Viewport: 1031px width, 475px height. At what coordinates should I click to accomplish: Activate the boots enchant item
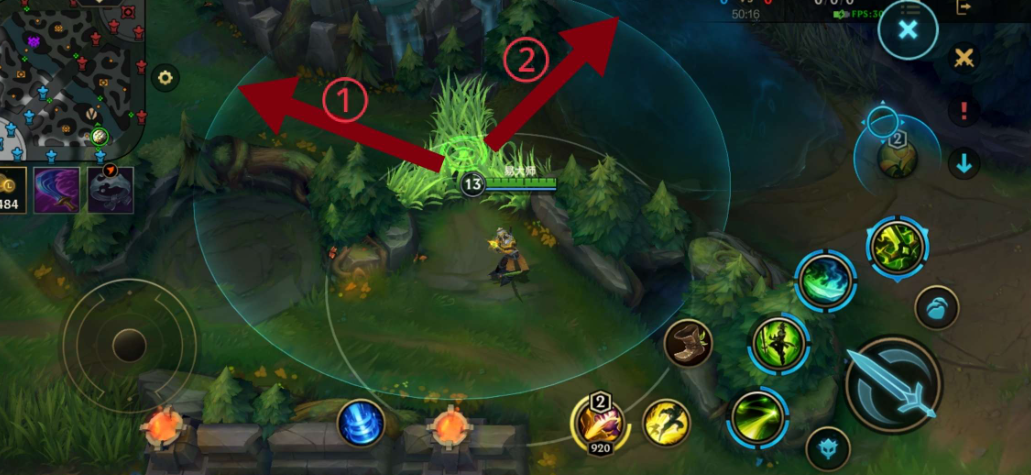688,343
